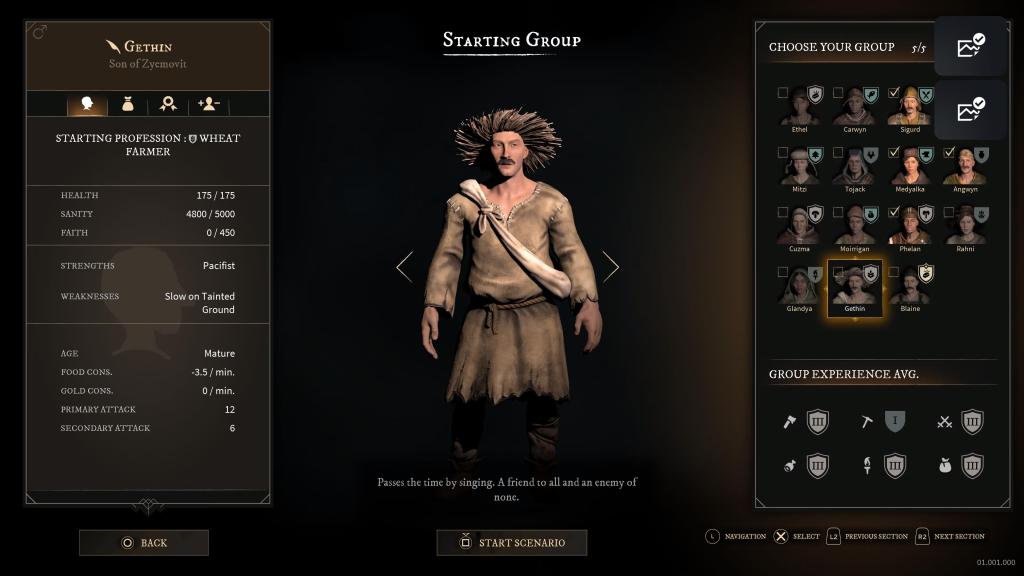Select Tojack's portrait
Screen dimensions: 1024x576
(x=854, y=166)
